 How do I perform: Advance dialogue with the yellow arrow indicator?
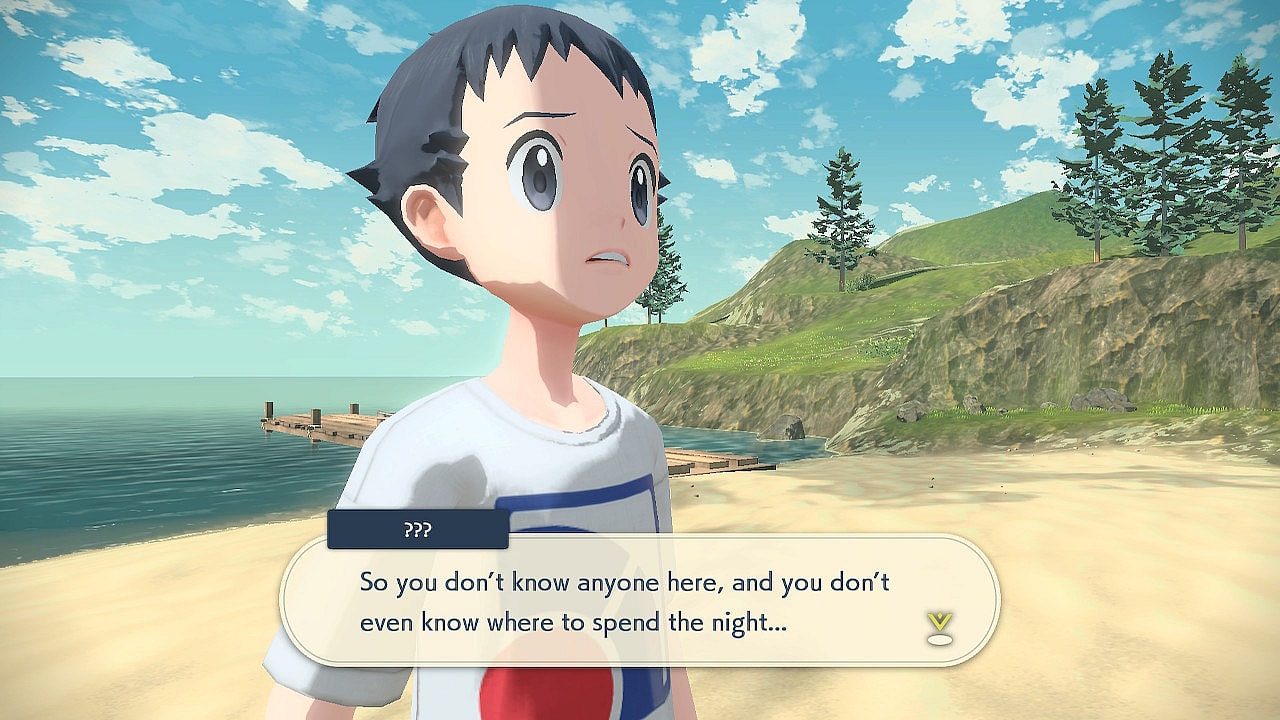(x=939, y=627)
